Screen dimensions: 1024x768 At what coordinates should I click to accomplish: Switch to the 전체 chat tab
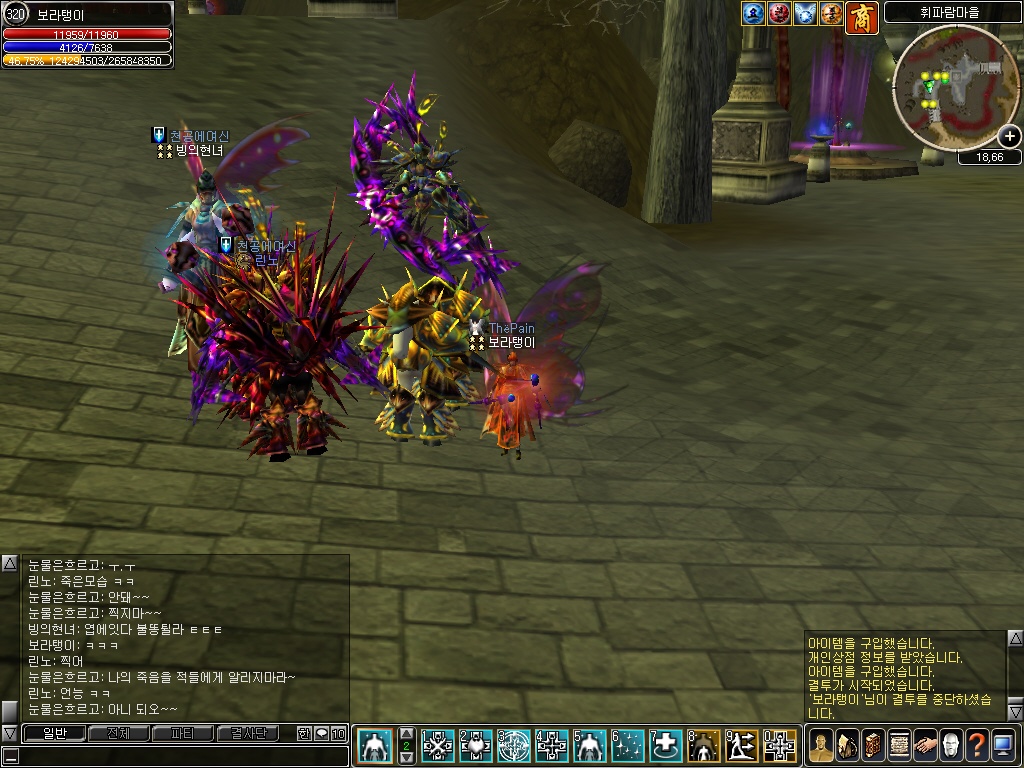(118, 733)
